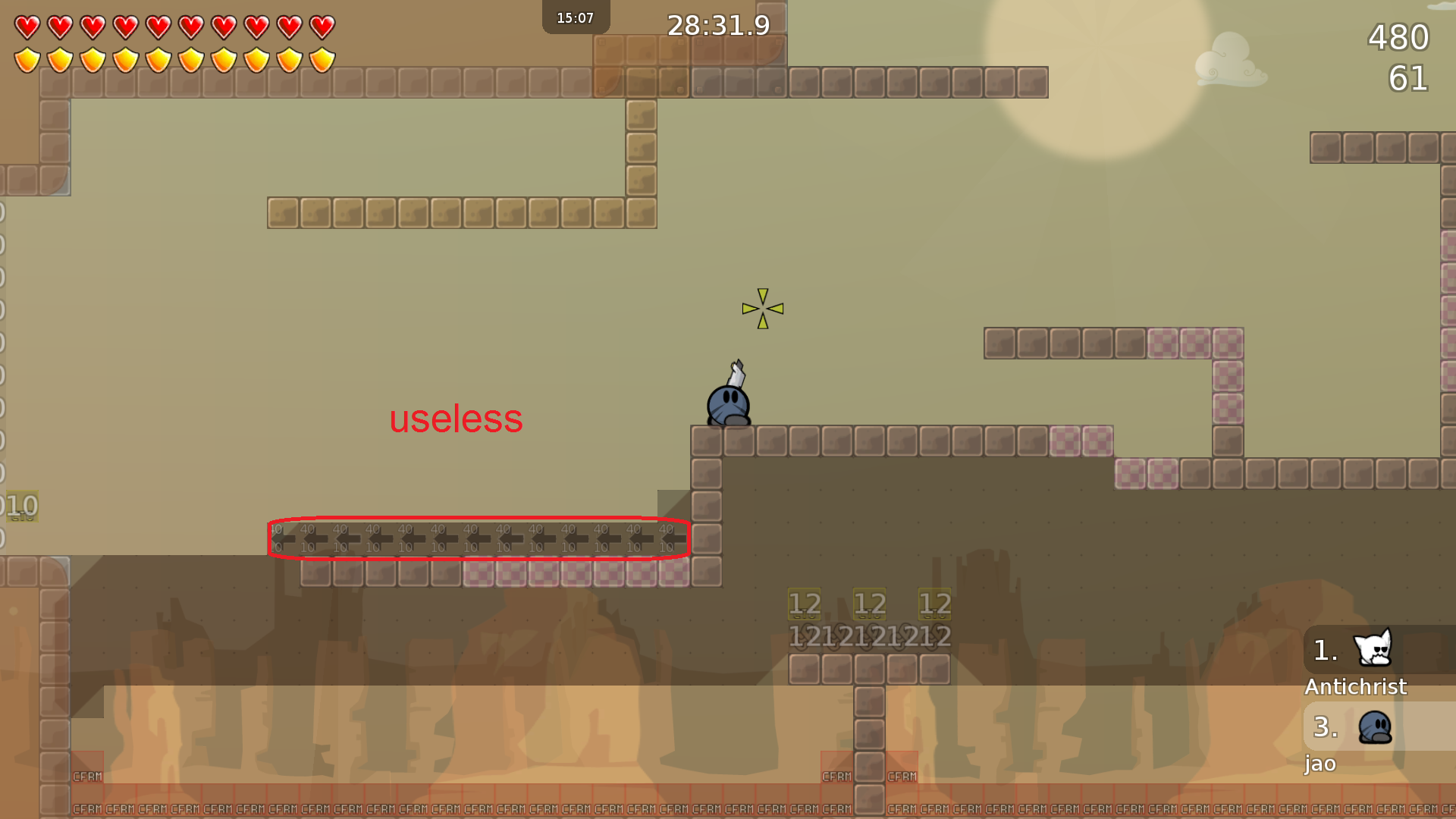Click the yellow crosshair cursor
Screen dimensions: 1456x819
[x=763, y=309]
